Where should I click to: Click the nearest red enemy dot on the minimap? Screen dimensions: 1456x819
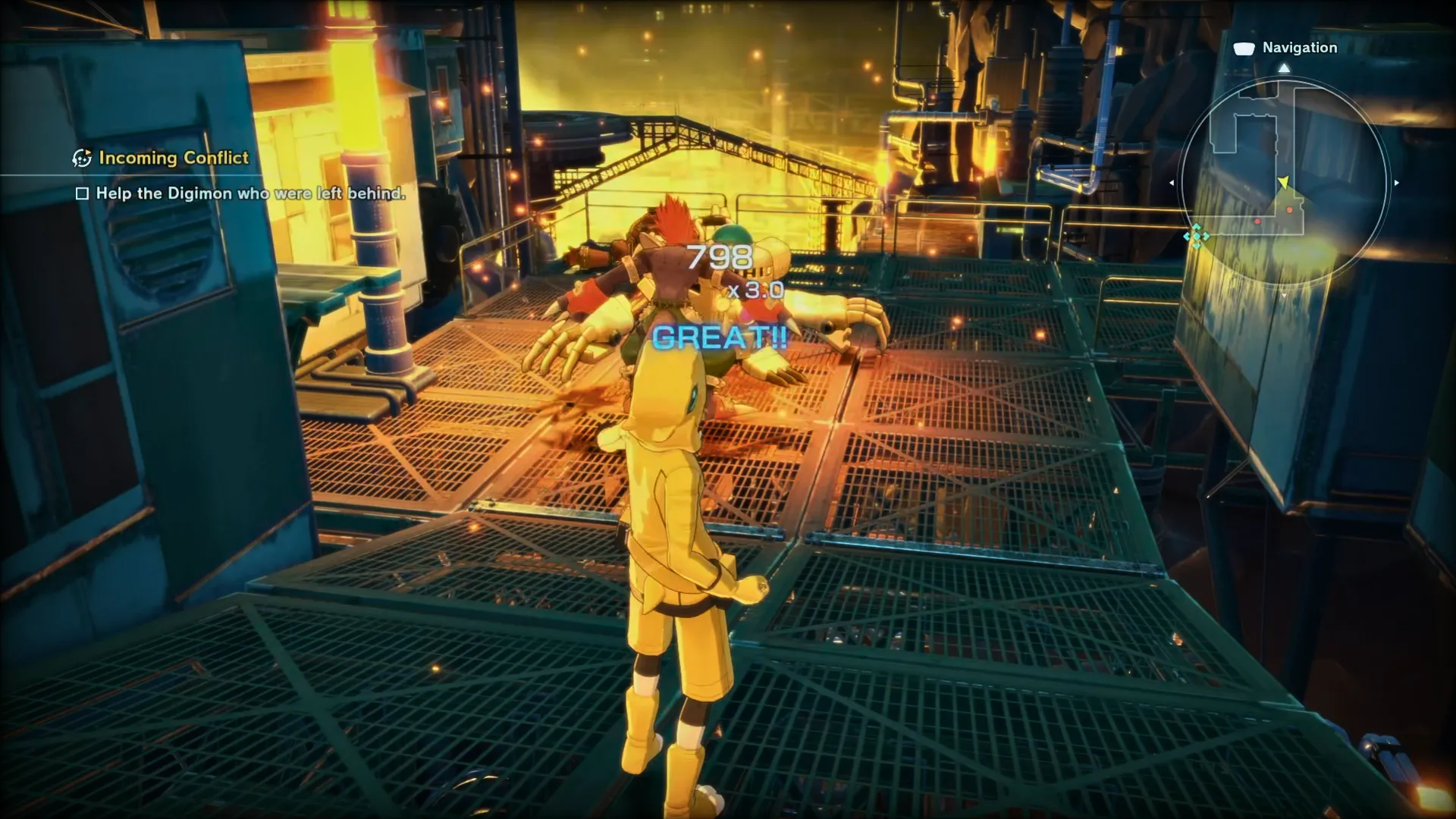1289,210
